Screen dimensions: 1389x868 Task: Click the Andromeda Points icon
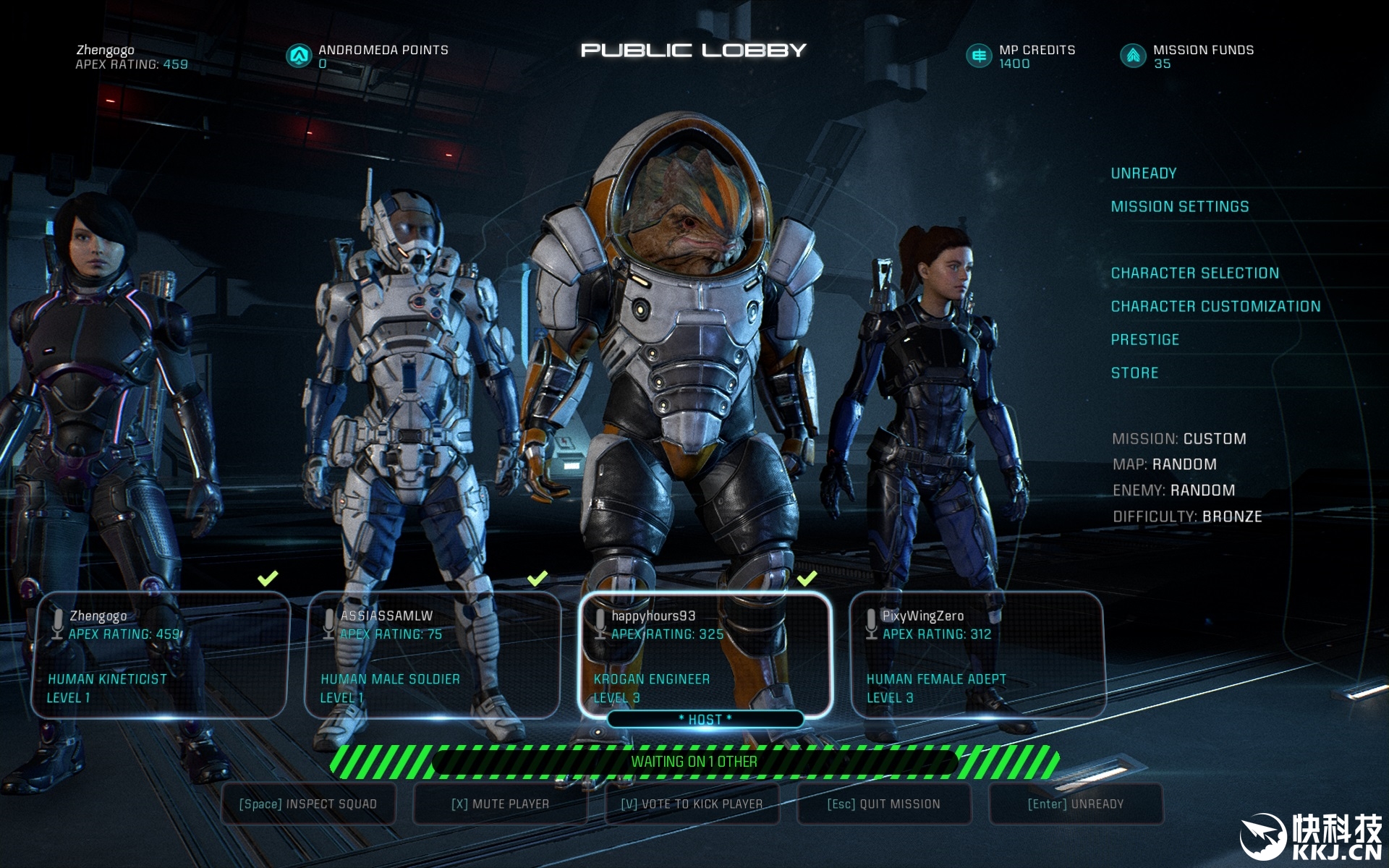point(298,56)
